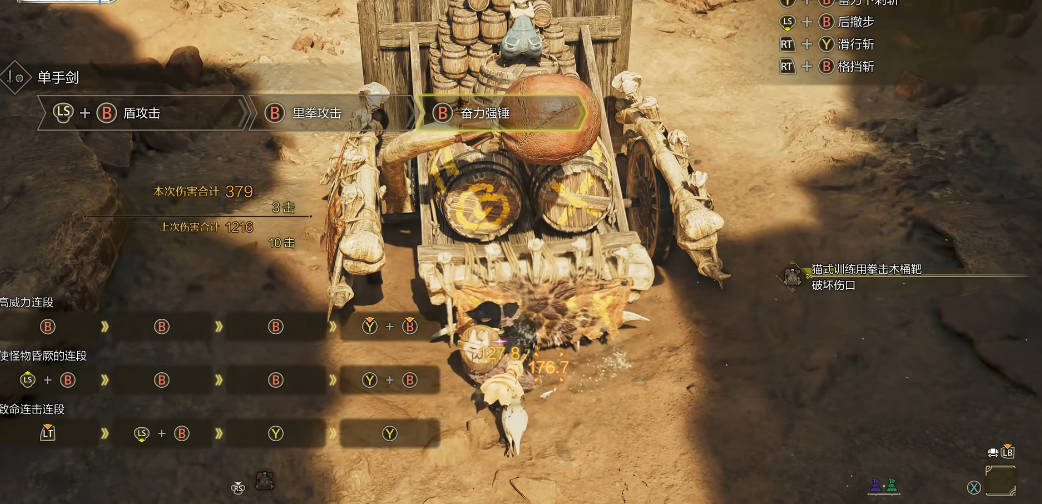Image resolution: width=1042 pixels, height=504 pixels.
Task: Select the 里拳攻击 combo step
Action: 316,113
